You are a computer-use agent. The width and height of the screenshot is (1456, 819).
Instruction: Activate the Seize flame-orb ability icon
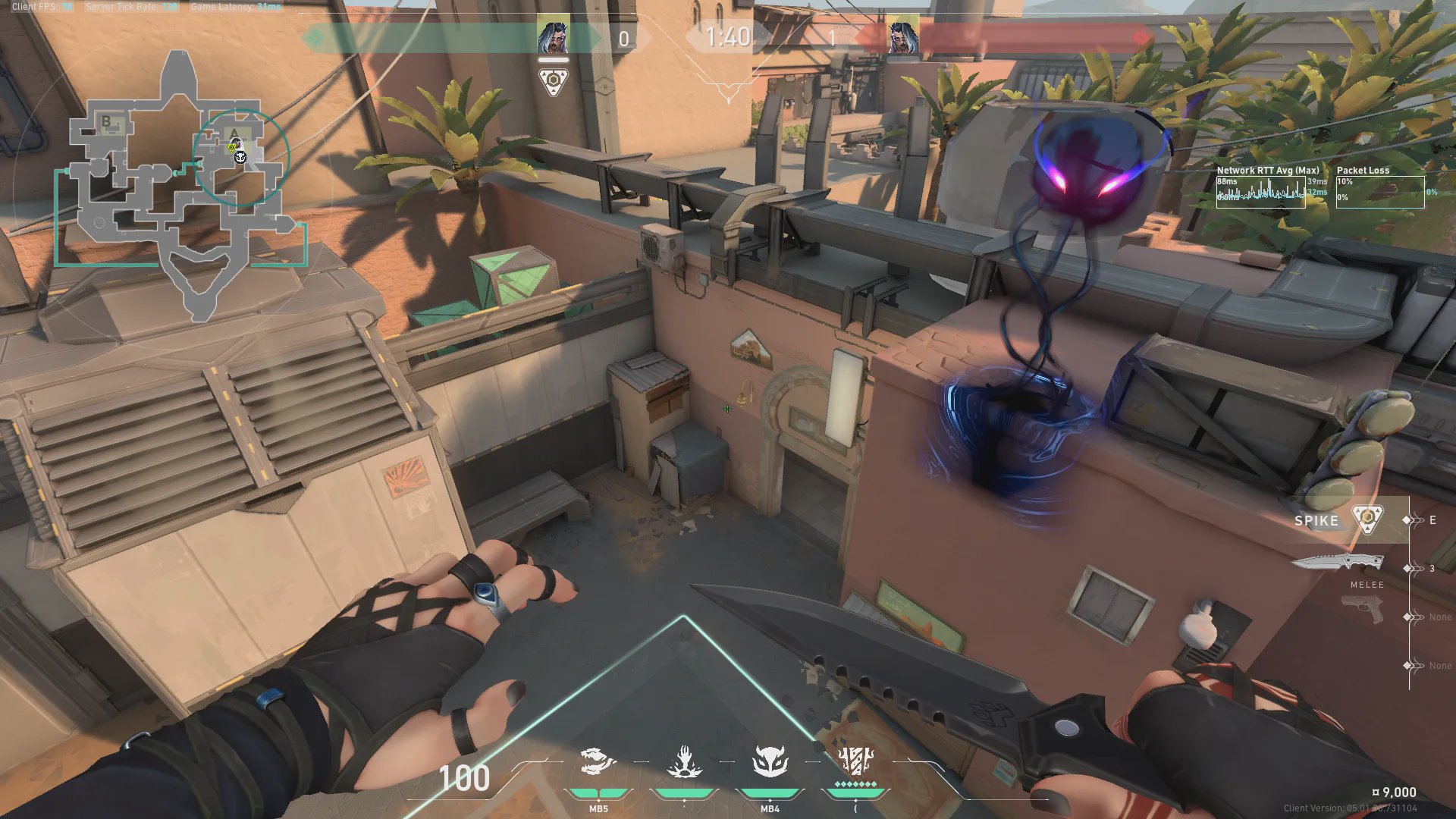[684, 762]
